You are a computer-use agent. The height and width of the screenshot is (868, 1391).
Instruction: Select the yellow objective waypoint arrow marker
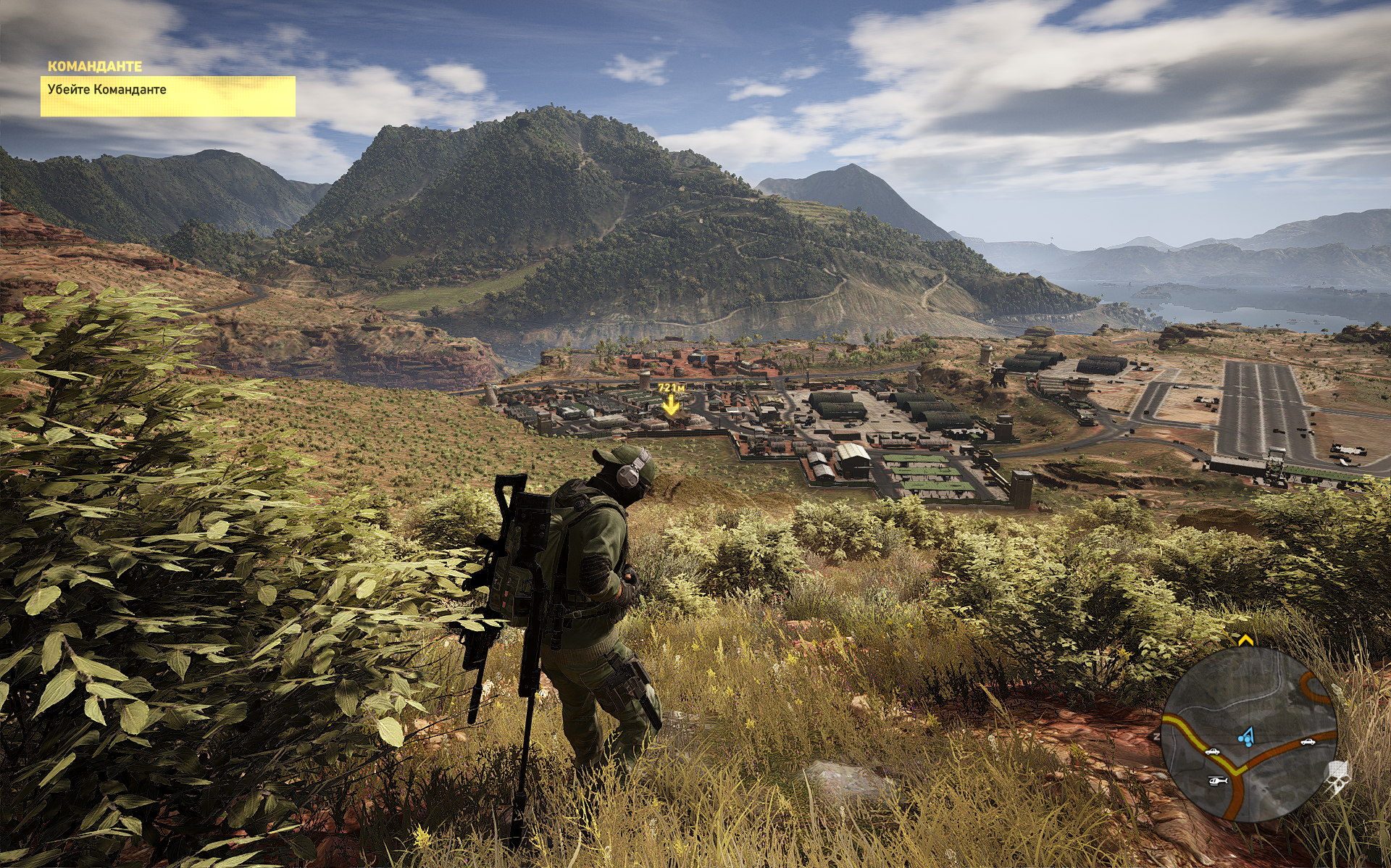pos(672,406)
